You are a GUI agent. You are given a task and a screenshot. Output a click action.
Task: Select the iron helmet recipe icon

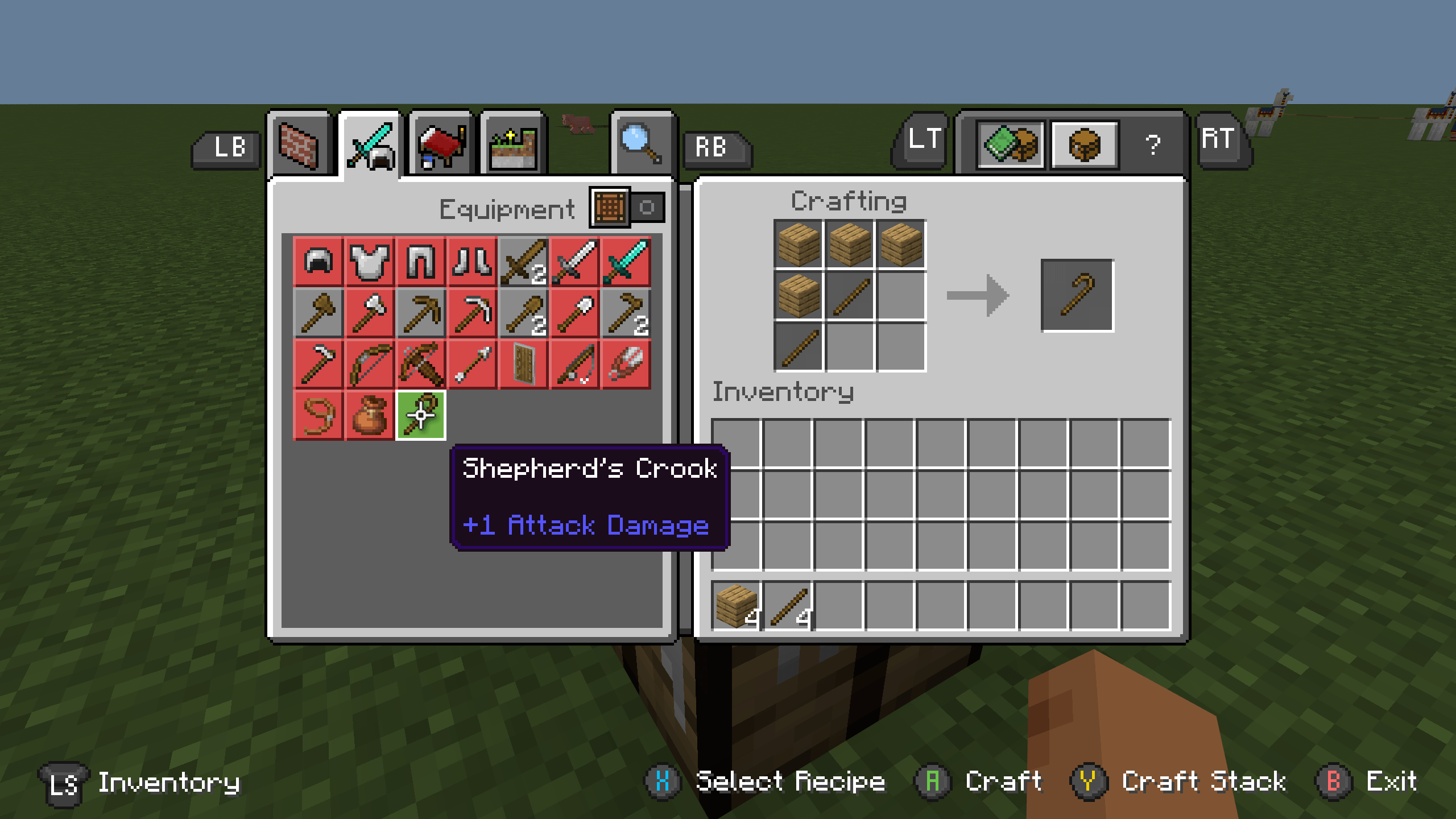coord(317,262)
